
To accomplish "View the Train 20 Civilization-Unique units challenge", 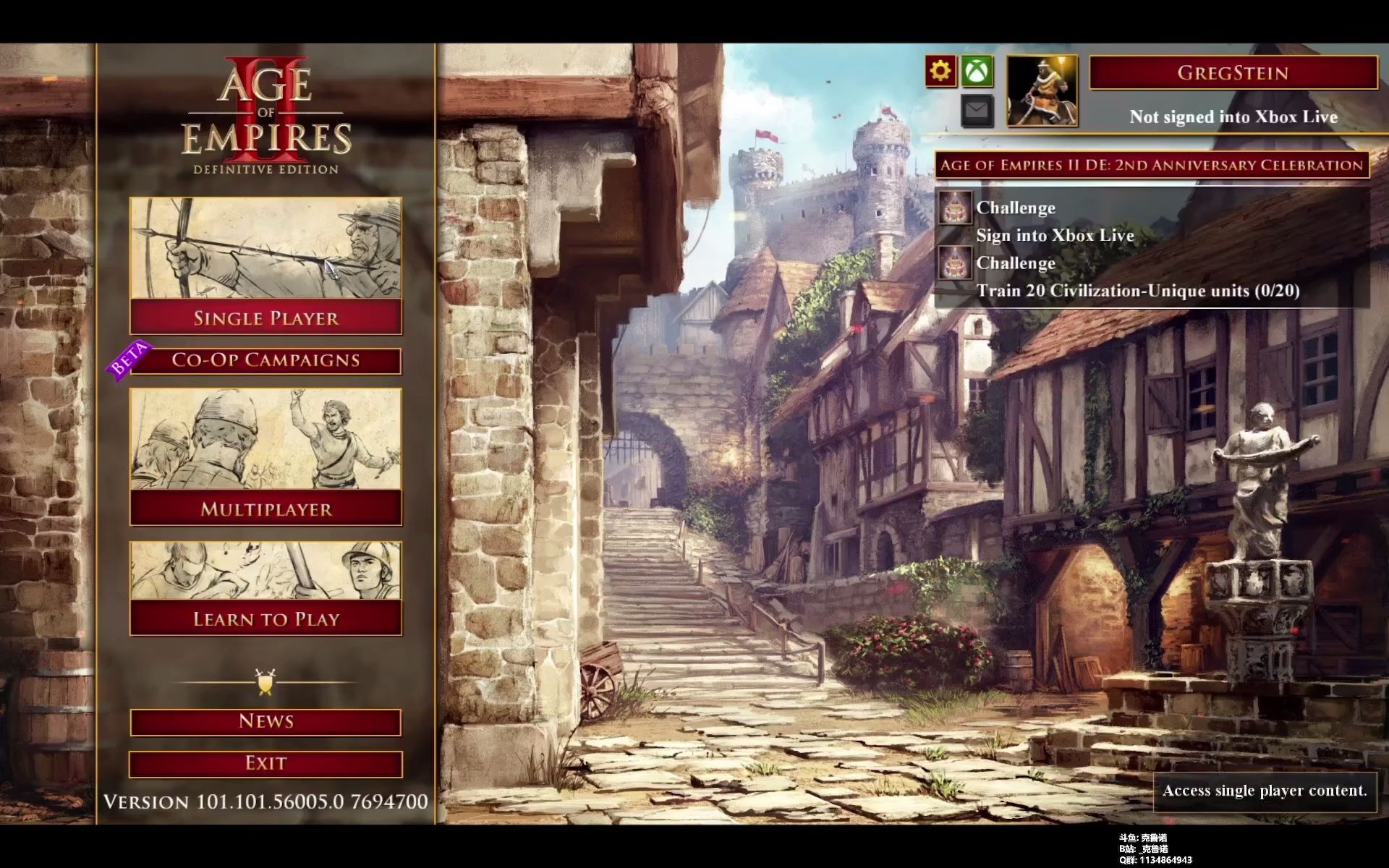I will pos(1137,291).
